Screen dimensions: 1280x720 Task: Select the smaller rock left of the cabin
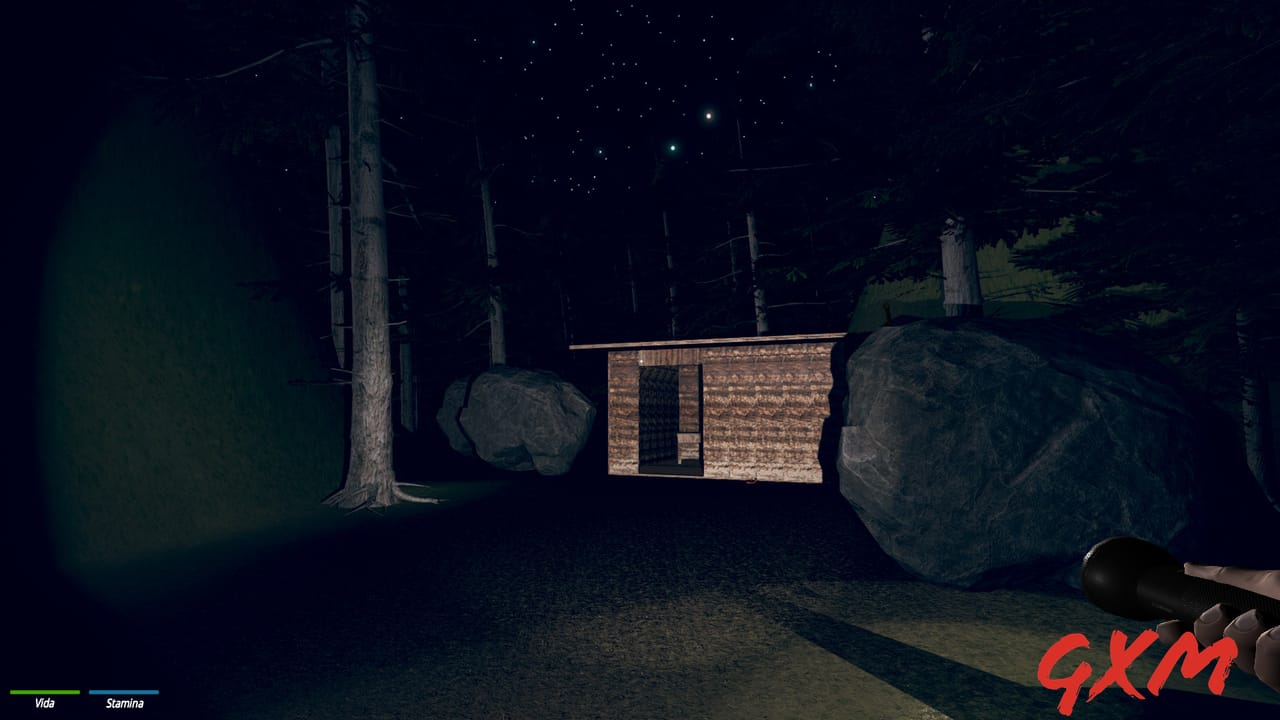coord(520,420)
